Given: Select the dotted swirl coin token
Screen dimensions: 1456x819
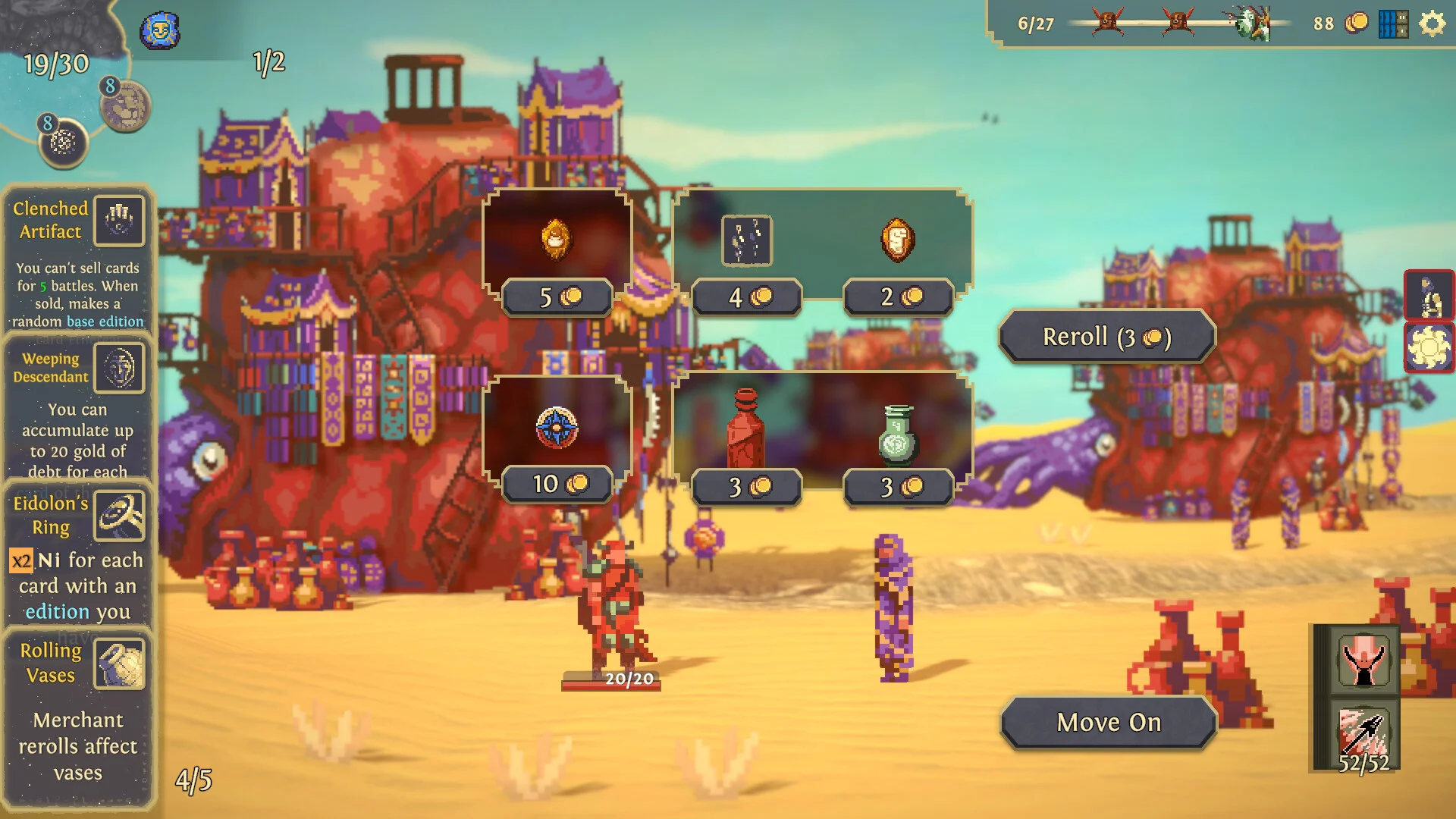Looking at the screenshot, I should click(x=64, y=143).
